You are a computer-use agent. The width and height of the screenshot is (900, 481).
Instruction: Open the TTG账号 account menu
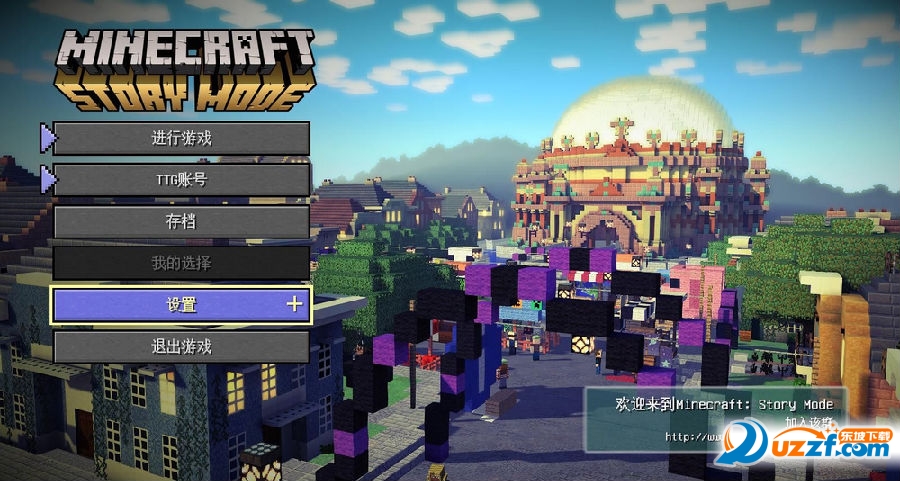[181, 180]
